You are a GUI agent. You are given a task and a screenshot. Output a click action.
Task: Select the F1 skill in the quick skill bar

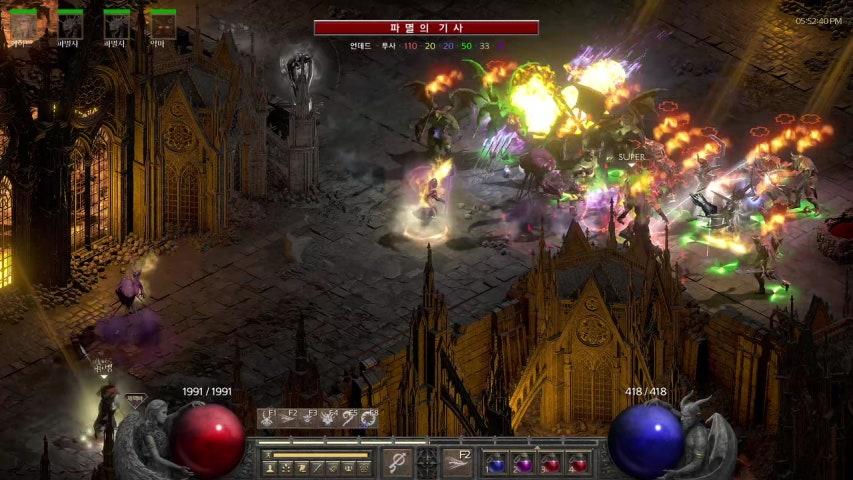269,420
